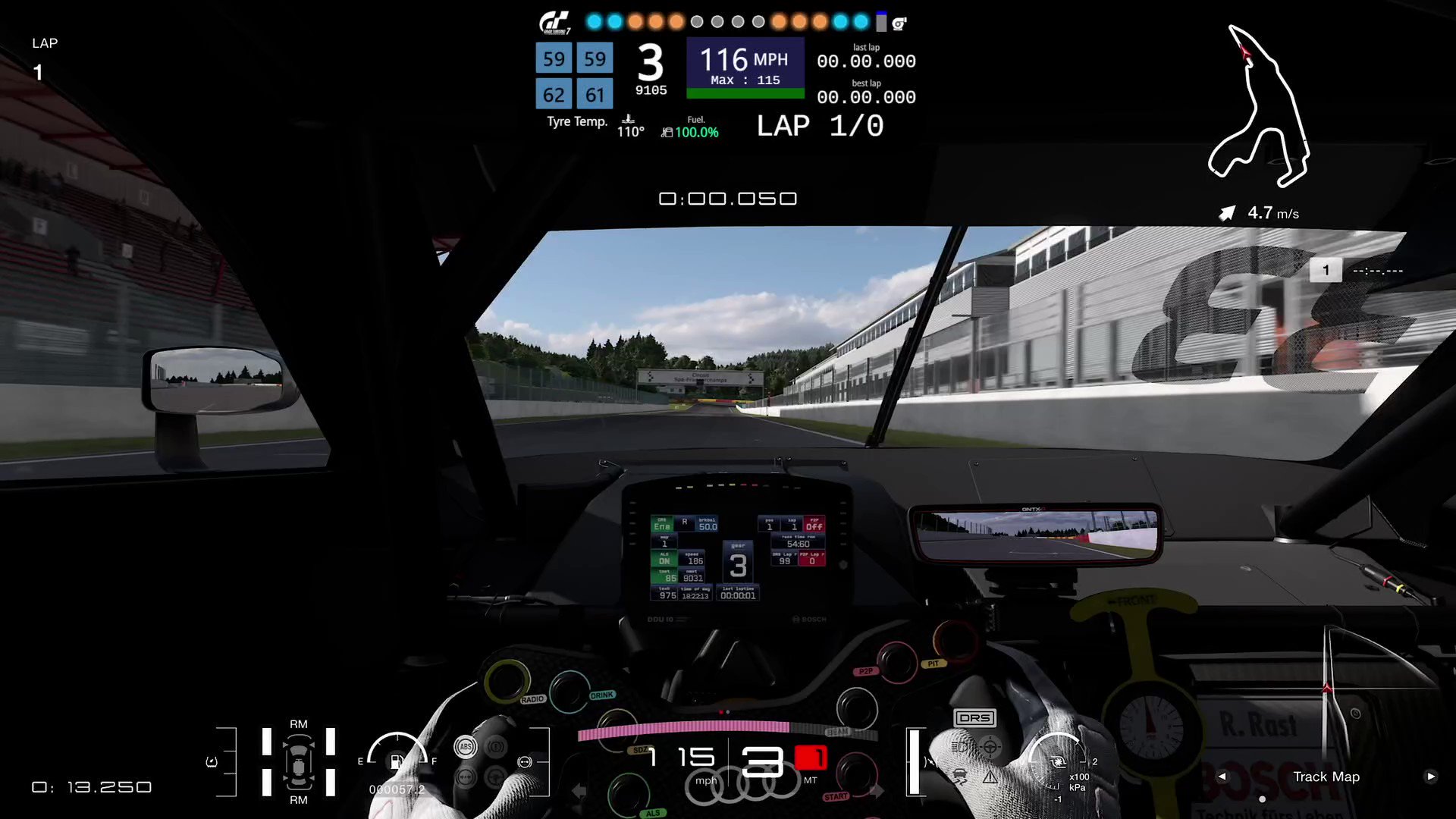Select the LAP 1/0 counter

[x=819, y=125]
